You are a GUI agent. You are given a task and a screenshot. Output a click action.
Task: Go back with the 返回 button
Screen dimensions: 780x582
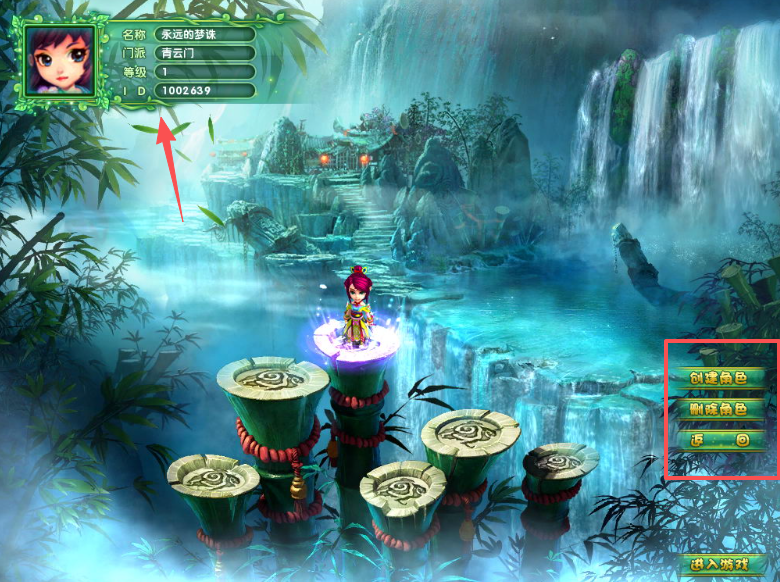coord(719,439)
